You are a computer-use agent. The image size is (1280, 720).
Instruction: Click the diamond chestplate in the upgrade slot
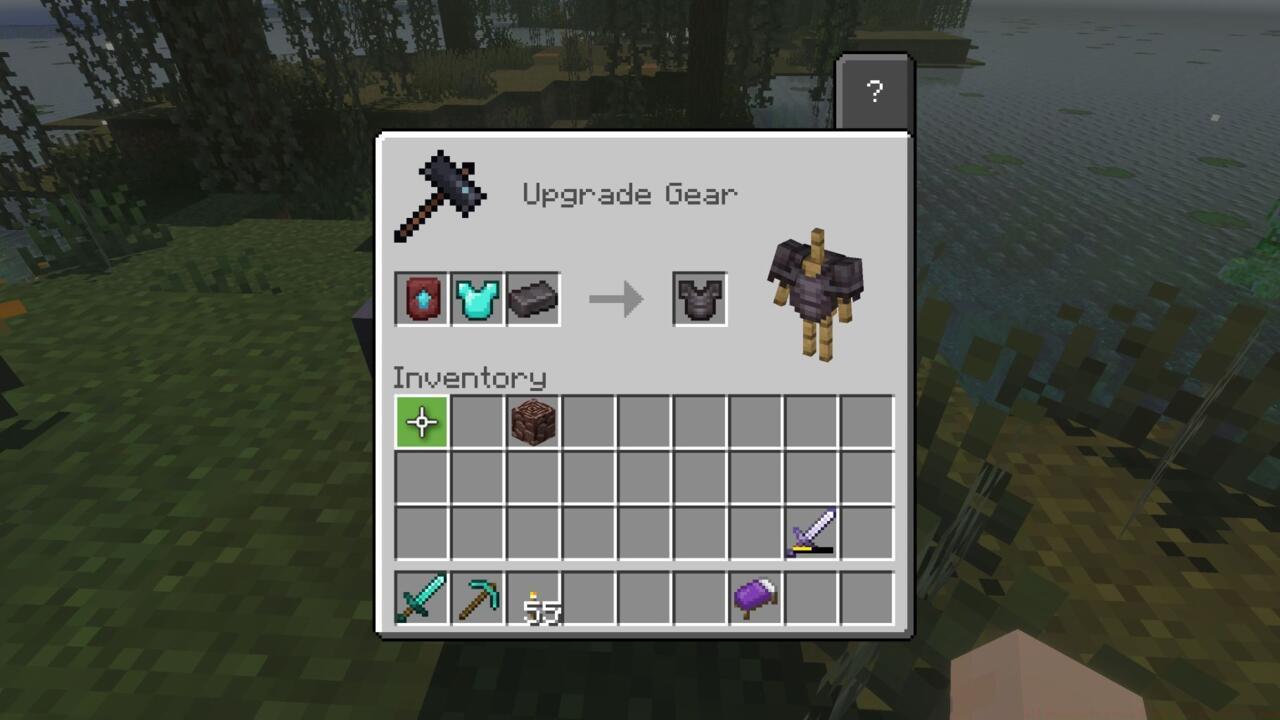477,298
